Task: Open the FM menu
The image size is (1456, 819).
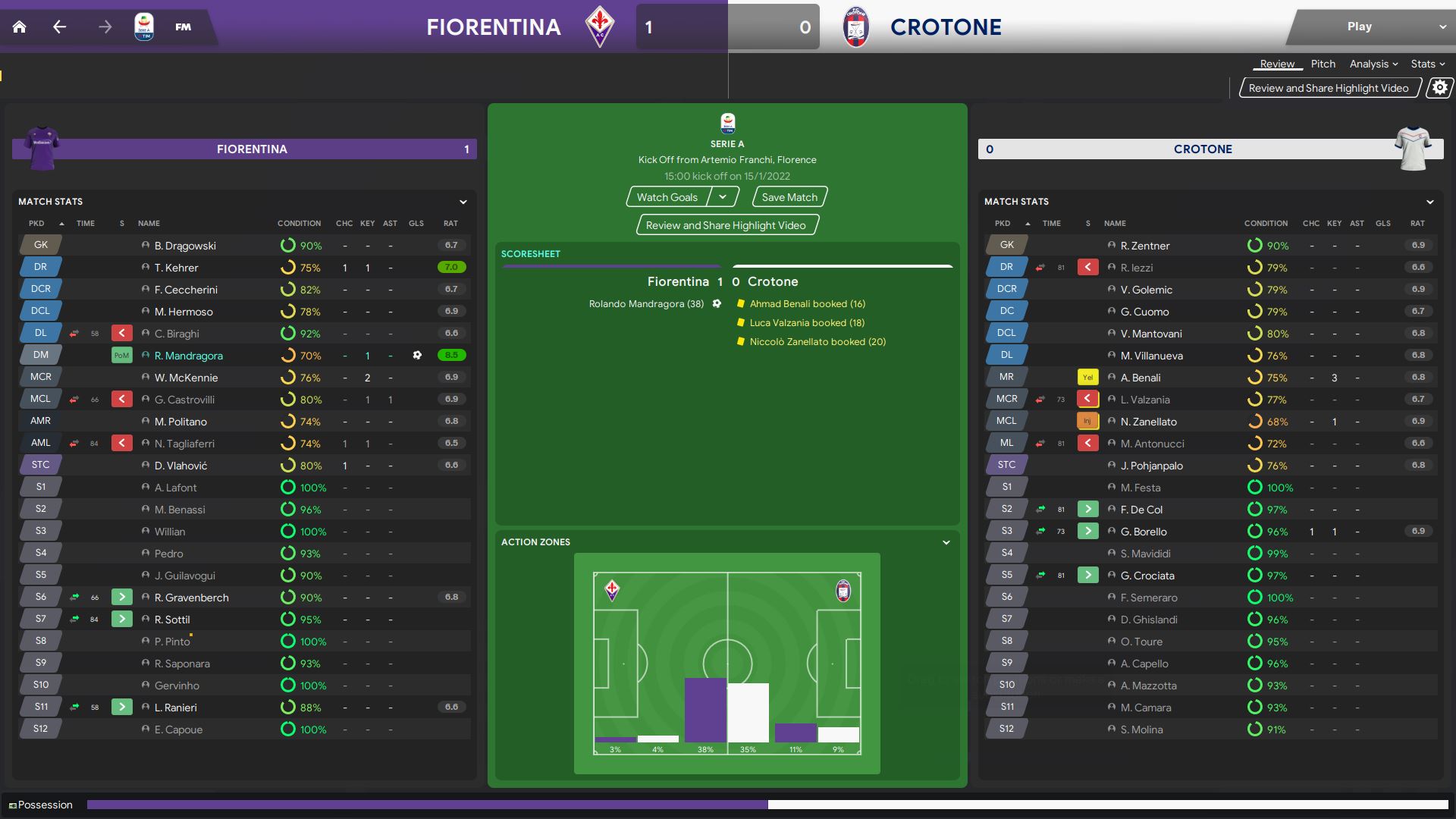Action: point(183,27)
